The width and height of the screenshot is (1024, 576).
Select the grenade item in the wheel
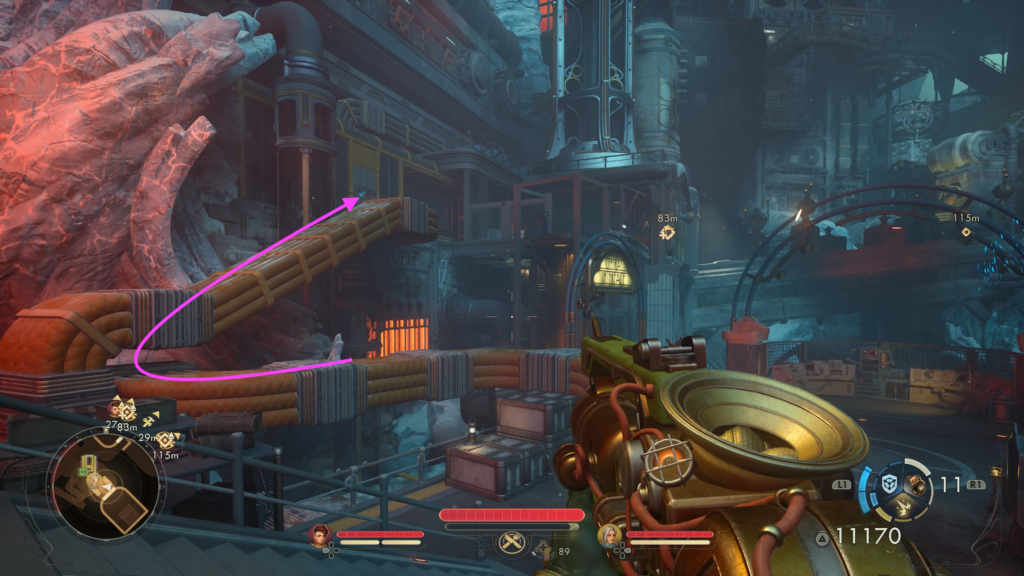[x=916, y=483]
